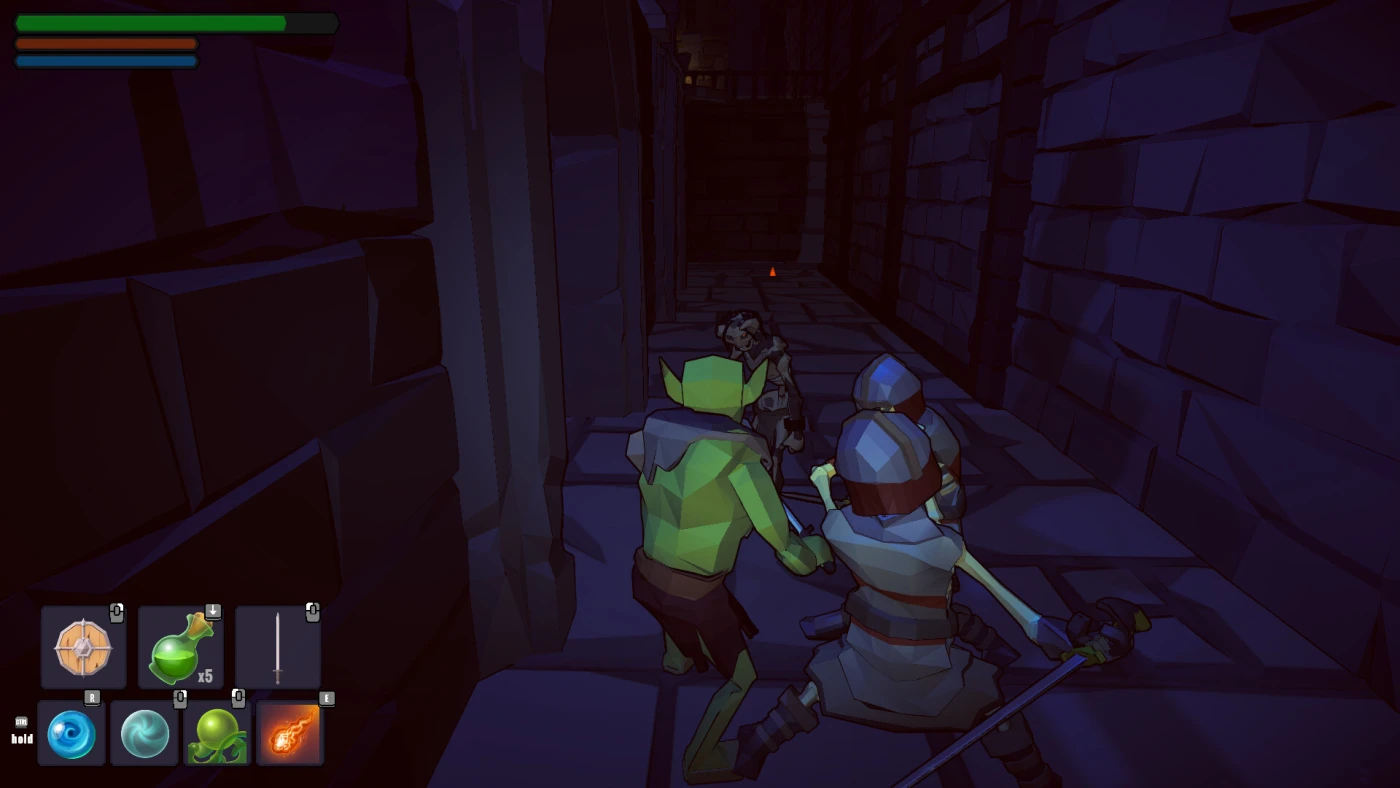This screenshot has width=1400, height=788.
Task: Activate the pale teal swirl orb ability
Action: click(145, 733)
